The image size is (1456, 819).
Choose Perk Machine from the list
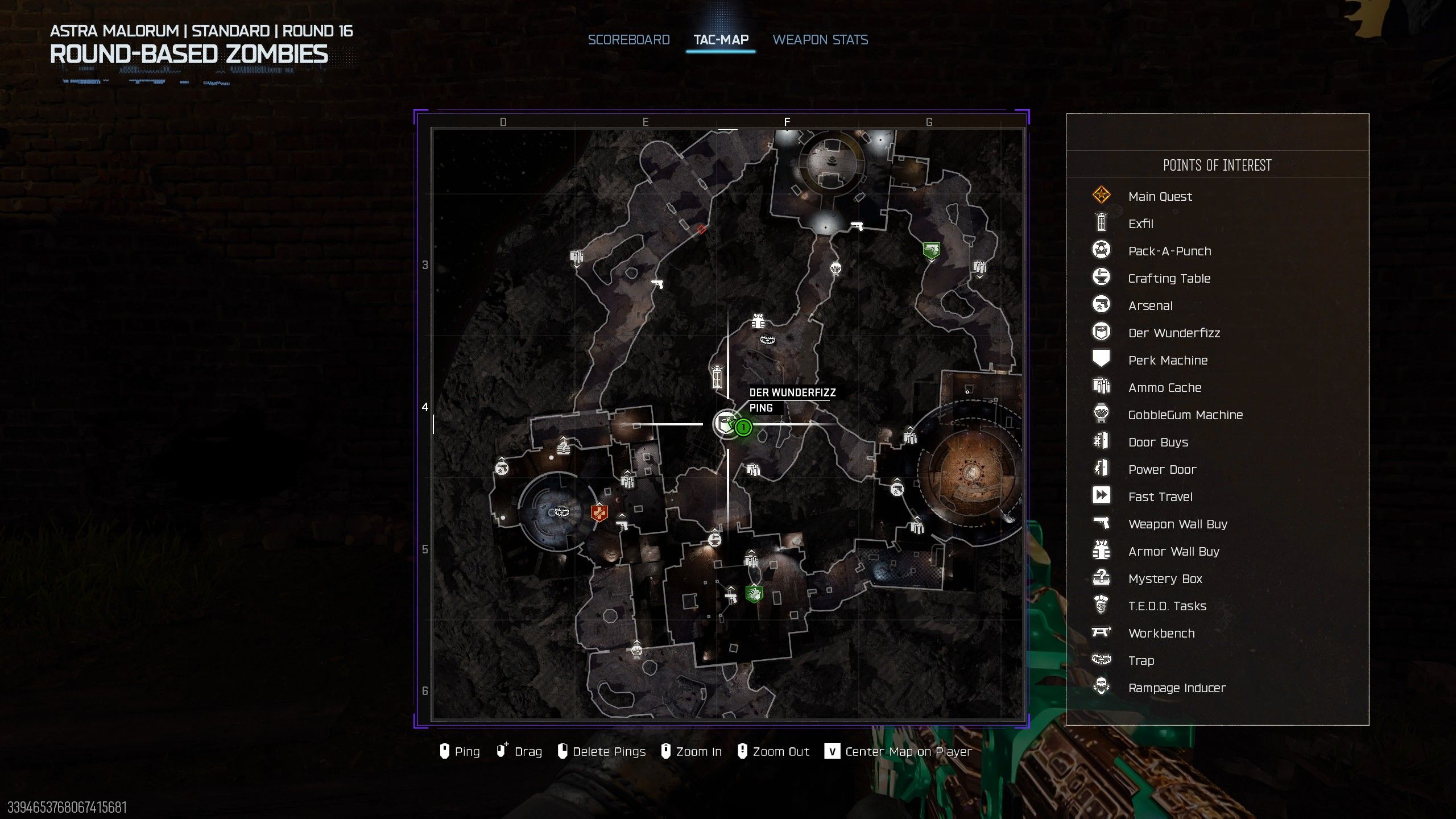tap(1168, 361)
